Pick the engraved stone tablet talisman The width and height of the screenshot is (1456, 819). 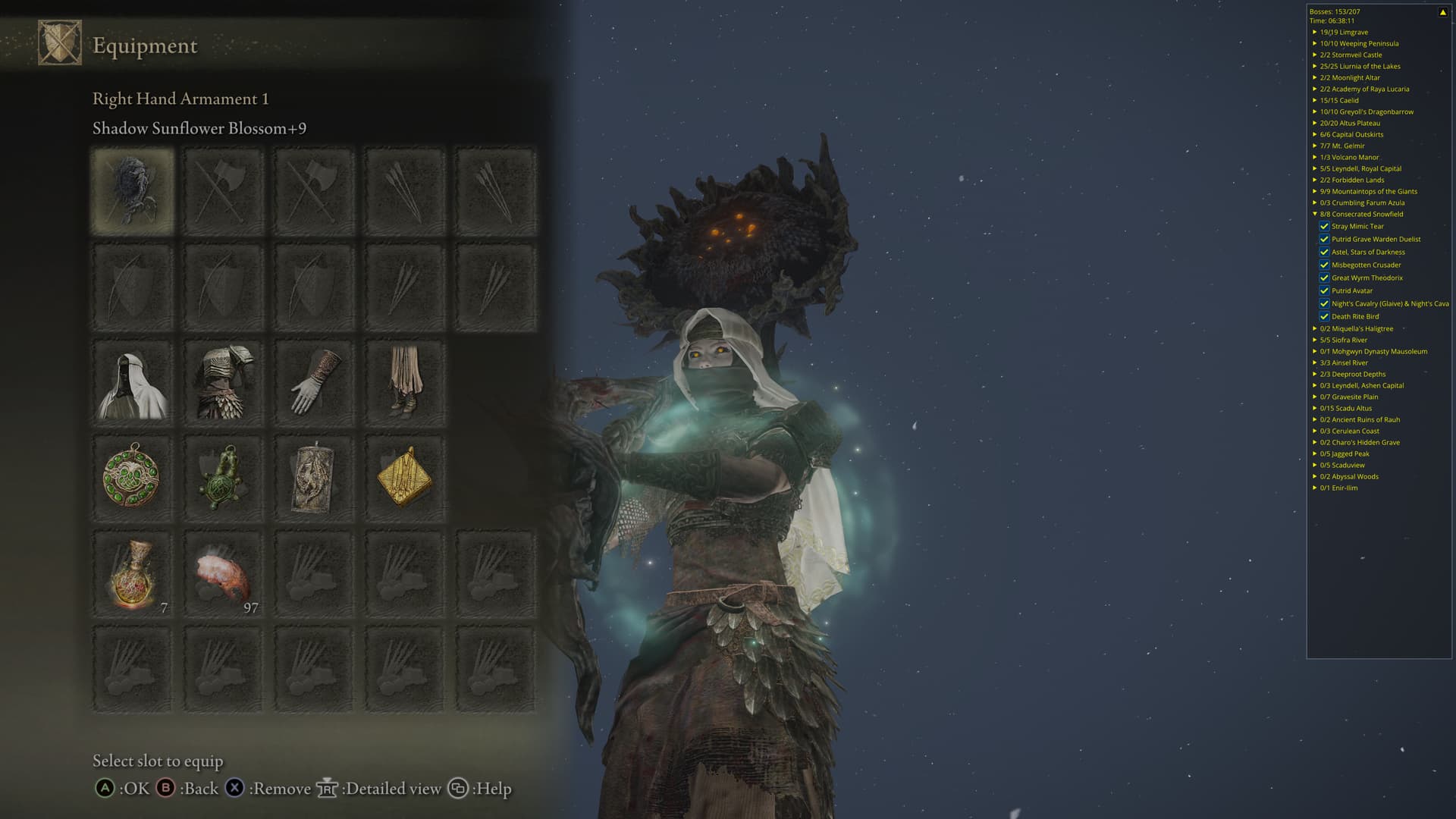(x=314, y=478)
